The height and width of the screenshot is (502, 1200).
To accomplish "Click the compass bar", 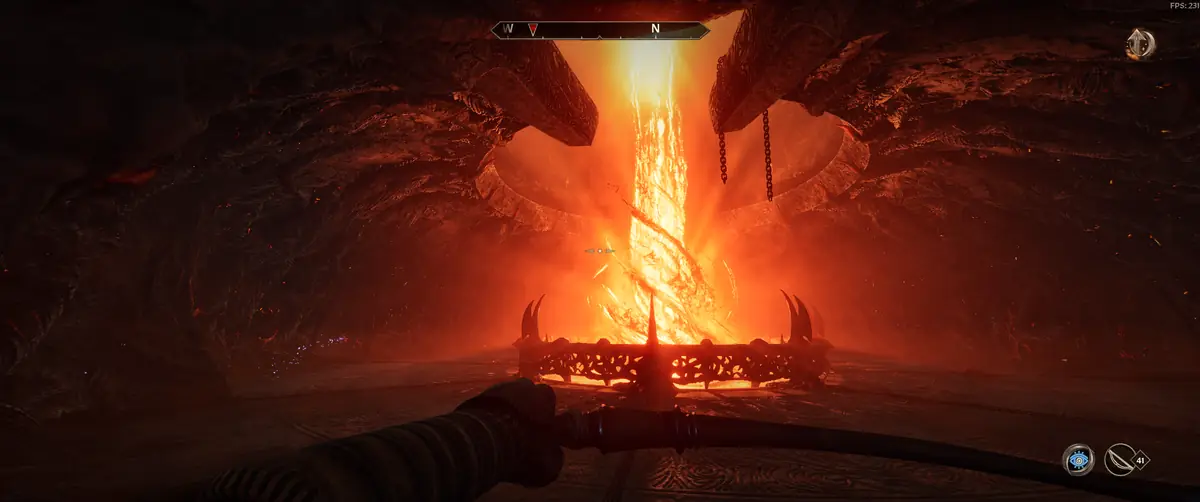I will pos(600,30).
